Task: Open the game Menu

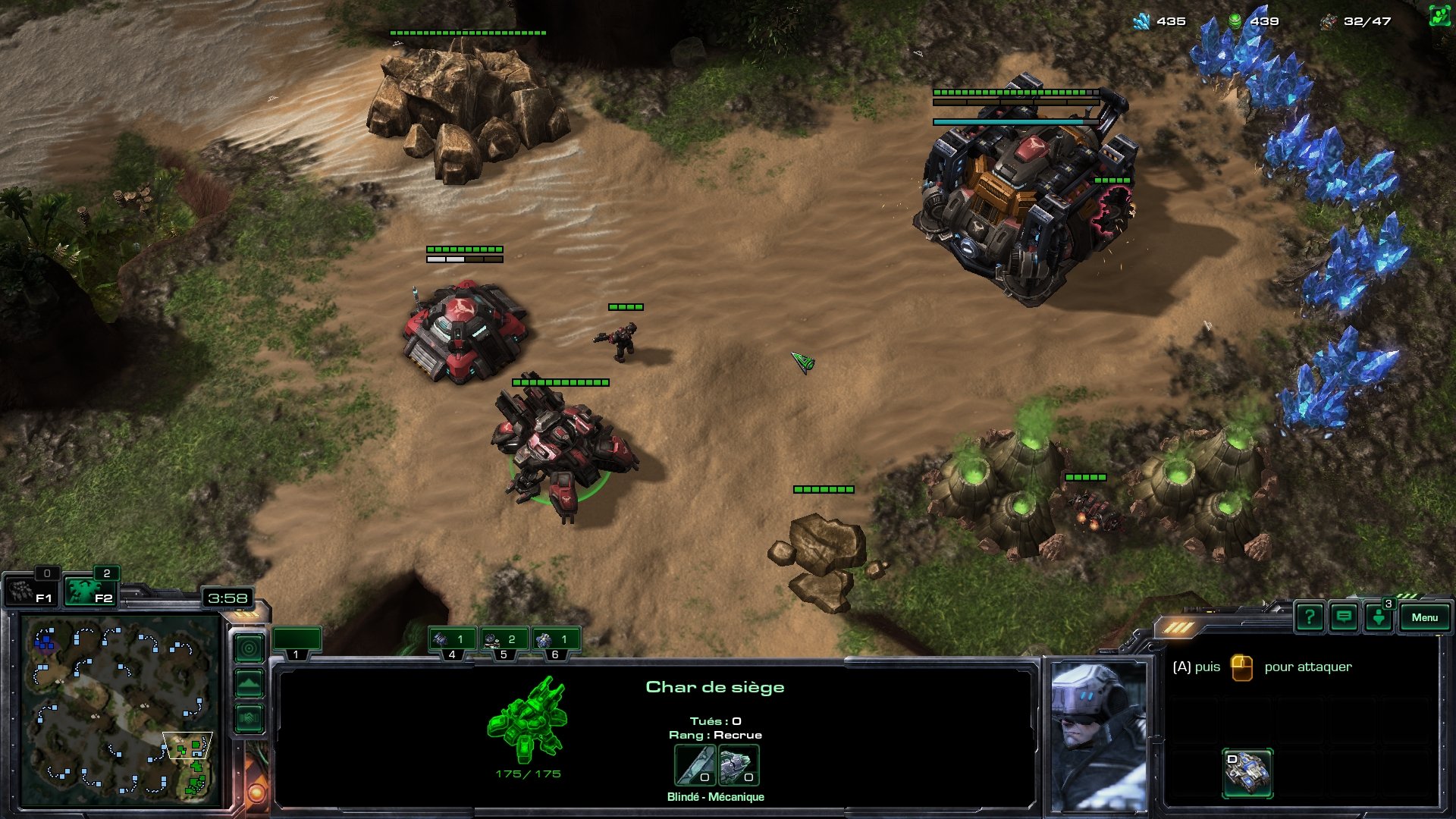Action: 1424,617
